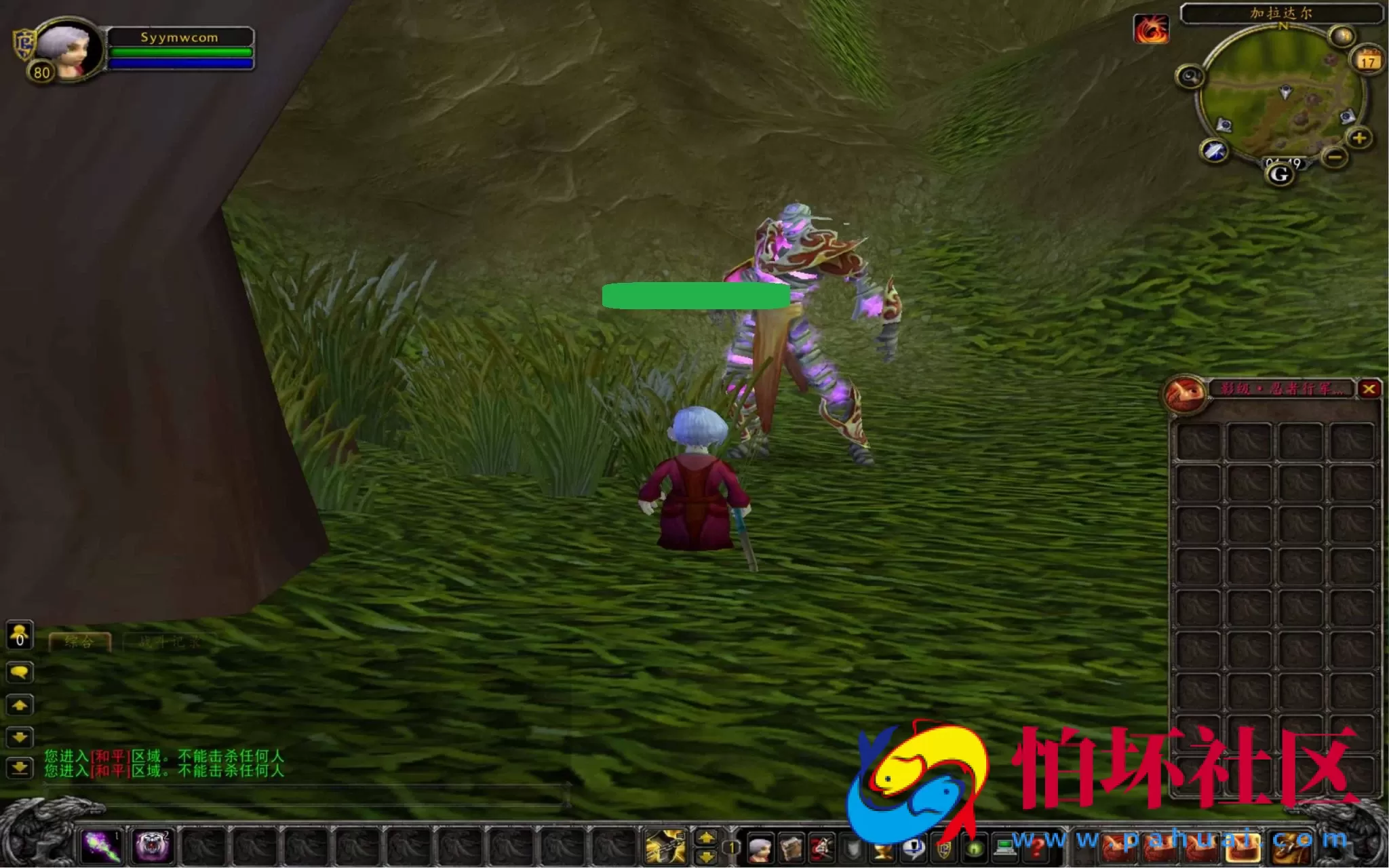Toggle the blue battleground icon on the minimap

click(1214, 151)
